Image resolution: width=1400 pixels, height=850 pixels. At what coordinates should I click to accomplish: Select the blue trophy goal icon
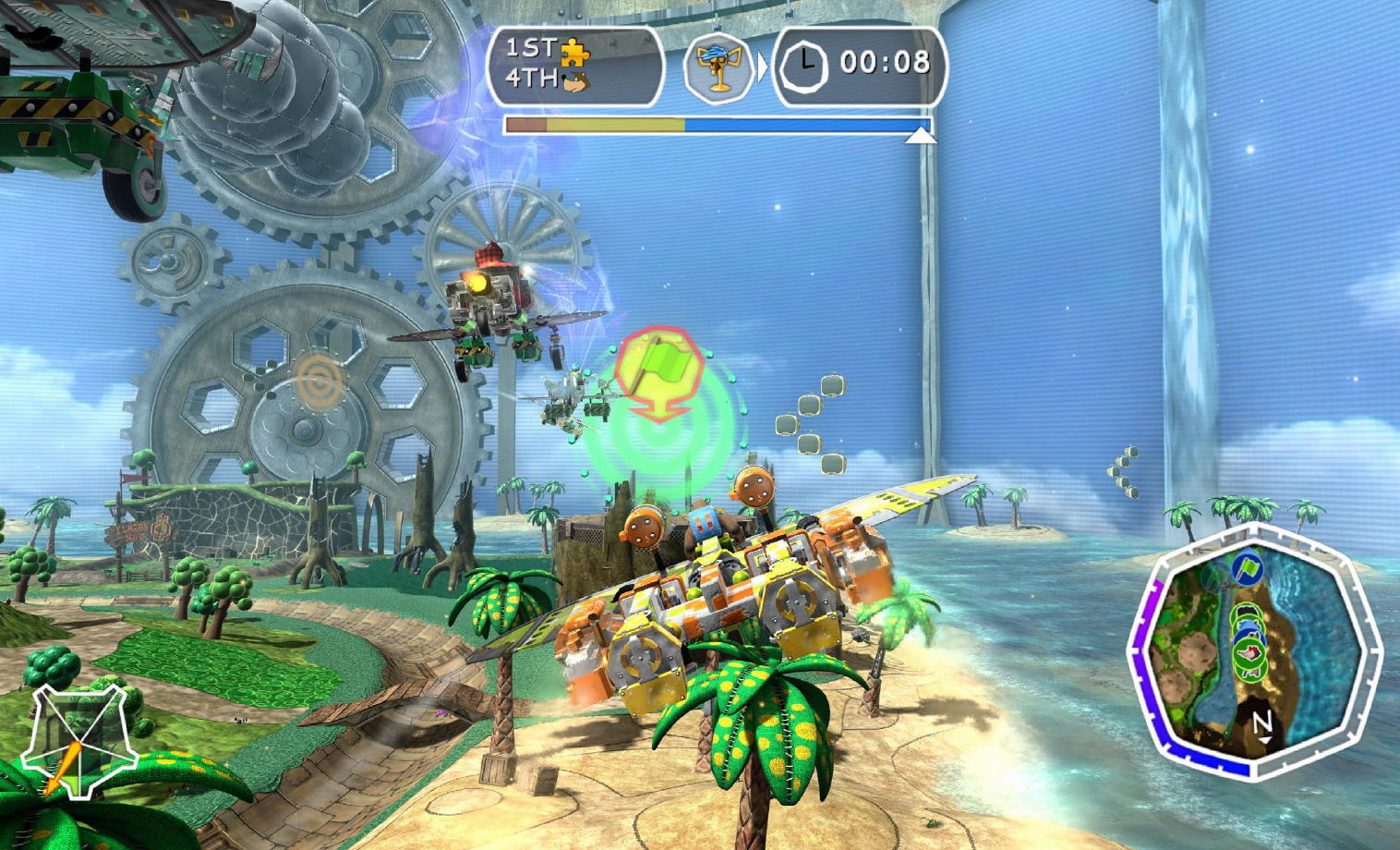[x=718, y=65]
